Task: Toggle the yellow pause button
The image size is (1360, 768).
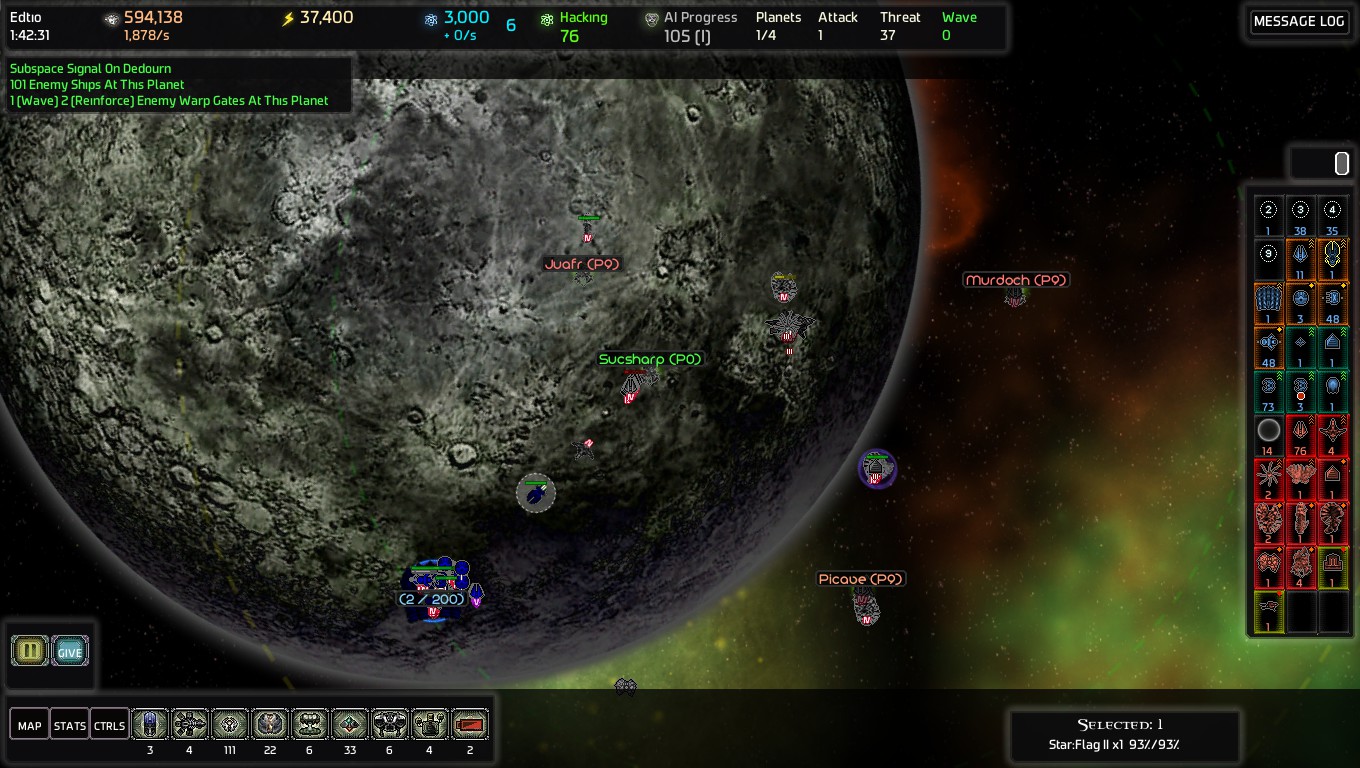Action: pos(30,651)
